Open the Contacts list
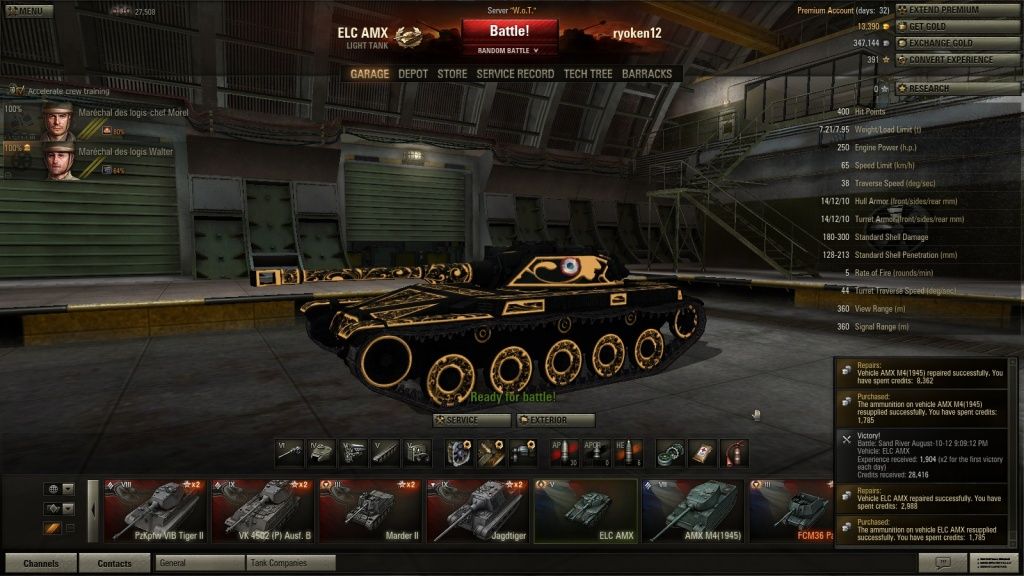1024x576 pixels. click(114, 563)
